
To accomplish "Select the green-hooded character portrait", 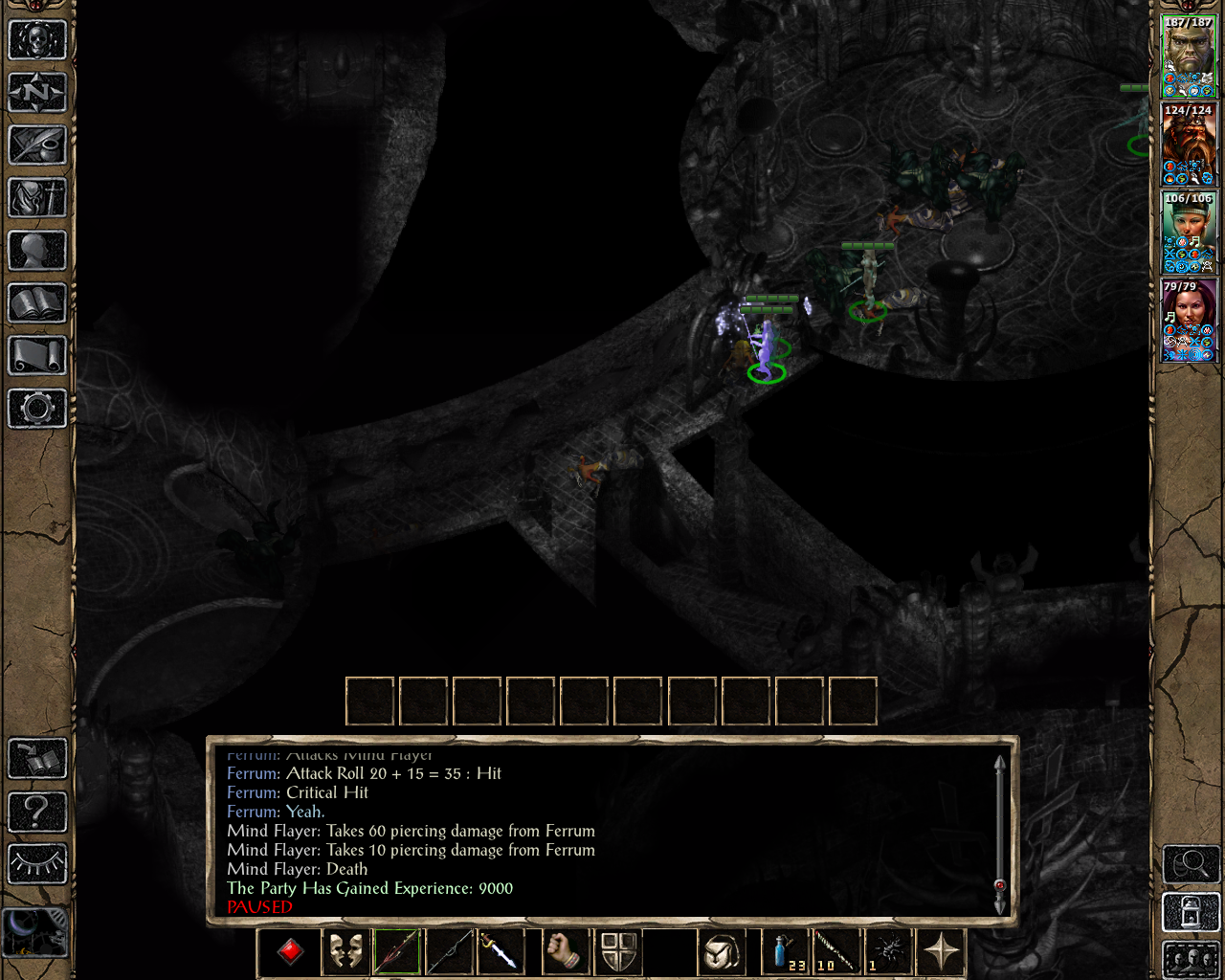I will tap(1189, 233).
